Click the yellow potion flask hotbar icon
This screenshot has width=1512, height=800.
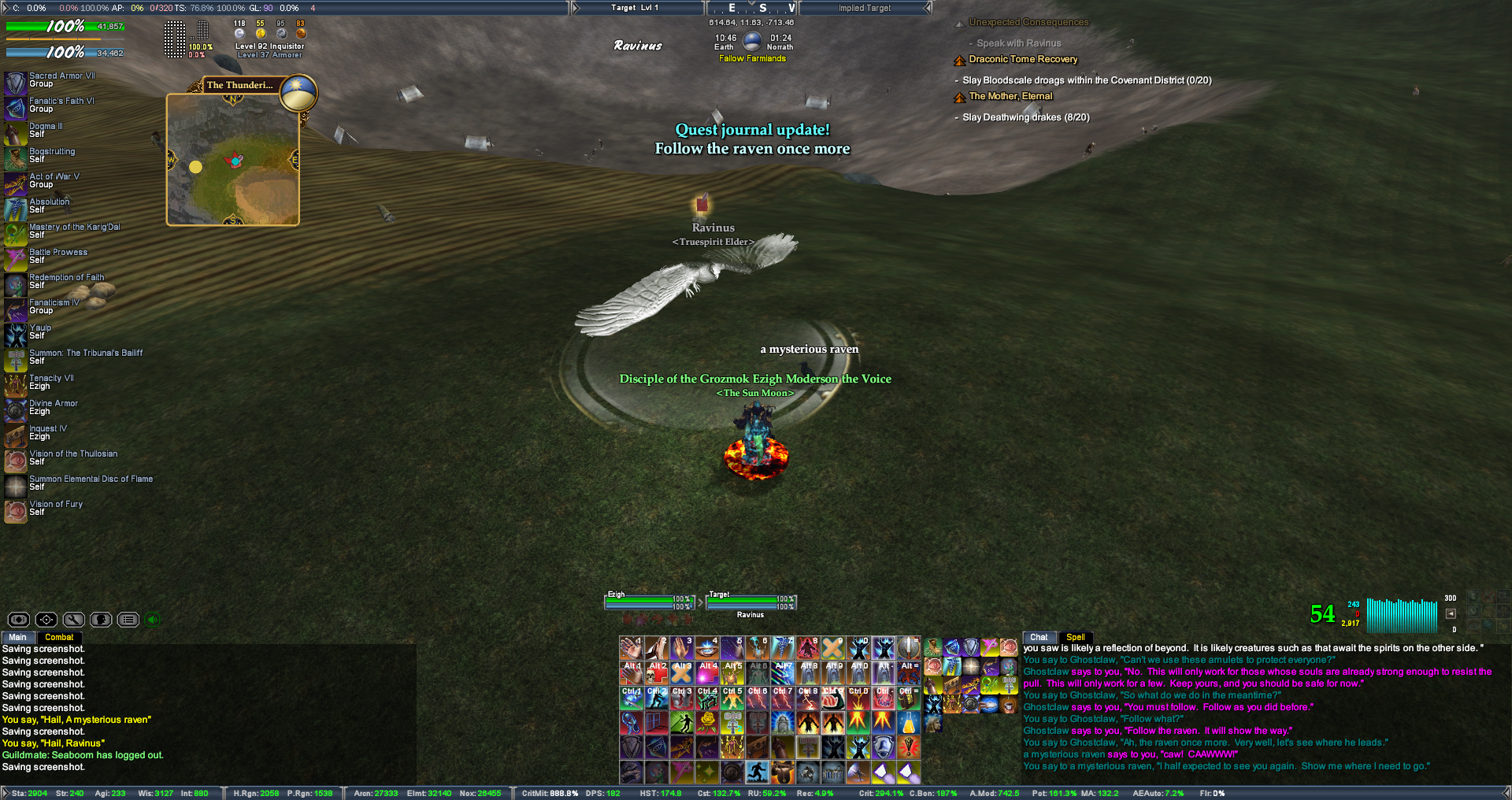coord(909,722)
